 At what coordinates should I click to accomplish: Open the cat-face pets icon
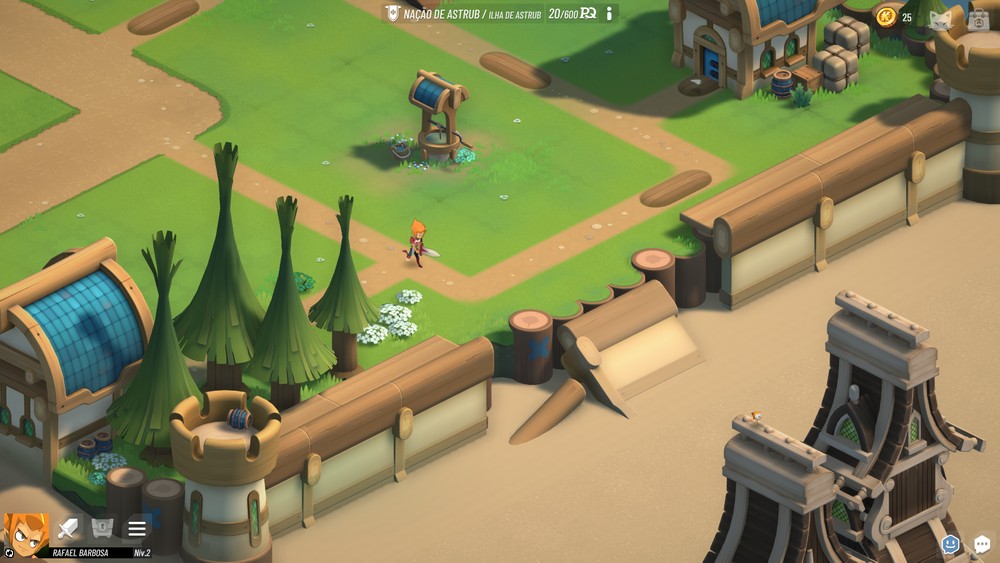click(940, 18)
